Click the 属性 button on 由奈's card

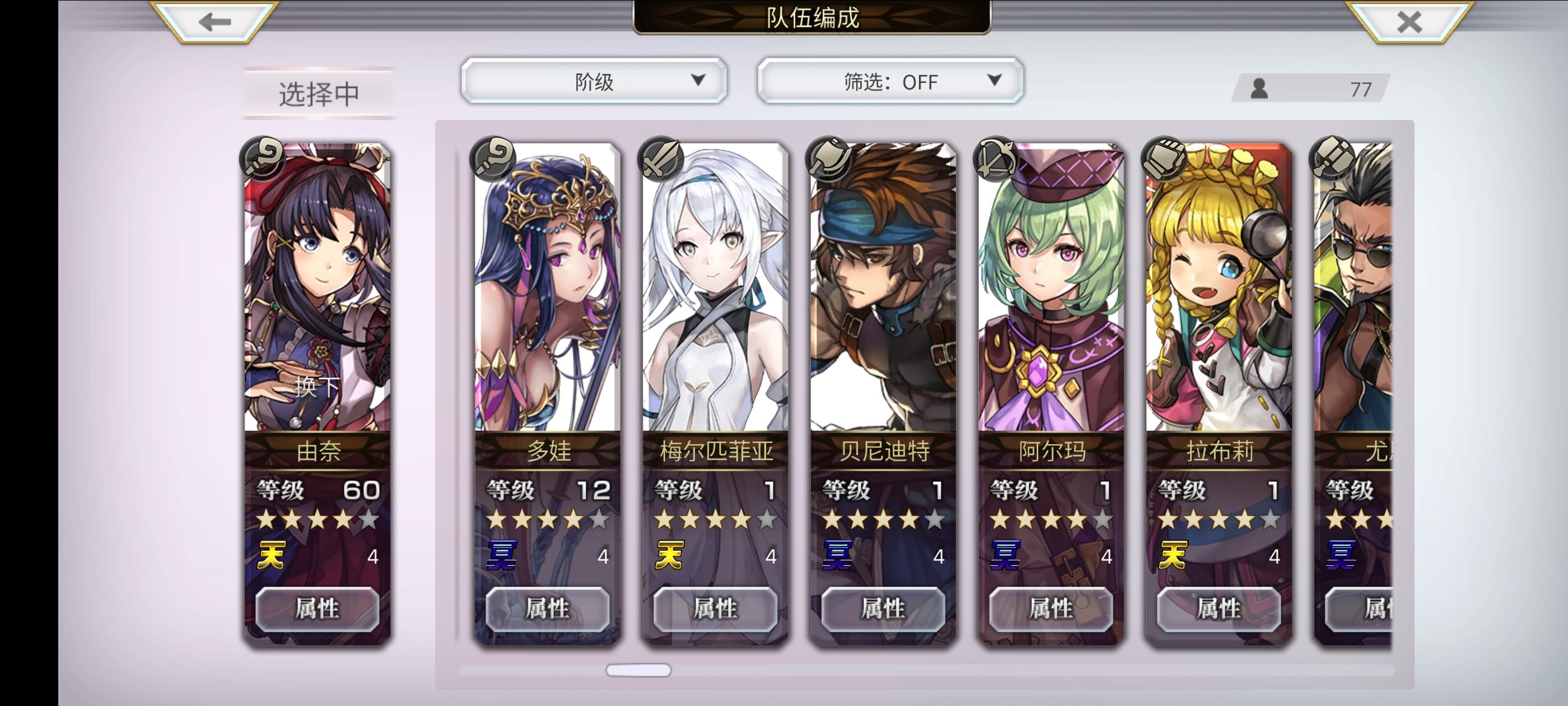pos(318,609)
